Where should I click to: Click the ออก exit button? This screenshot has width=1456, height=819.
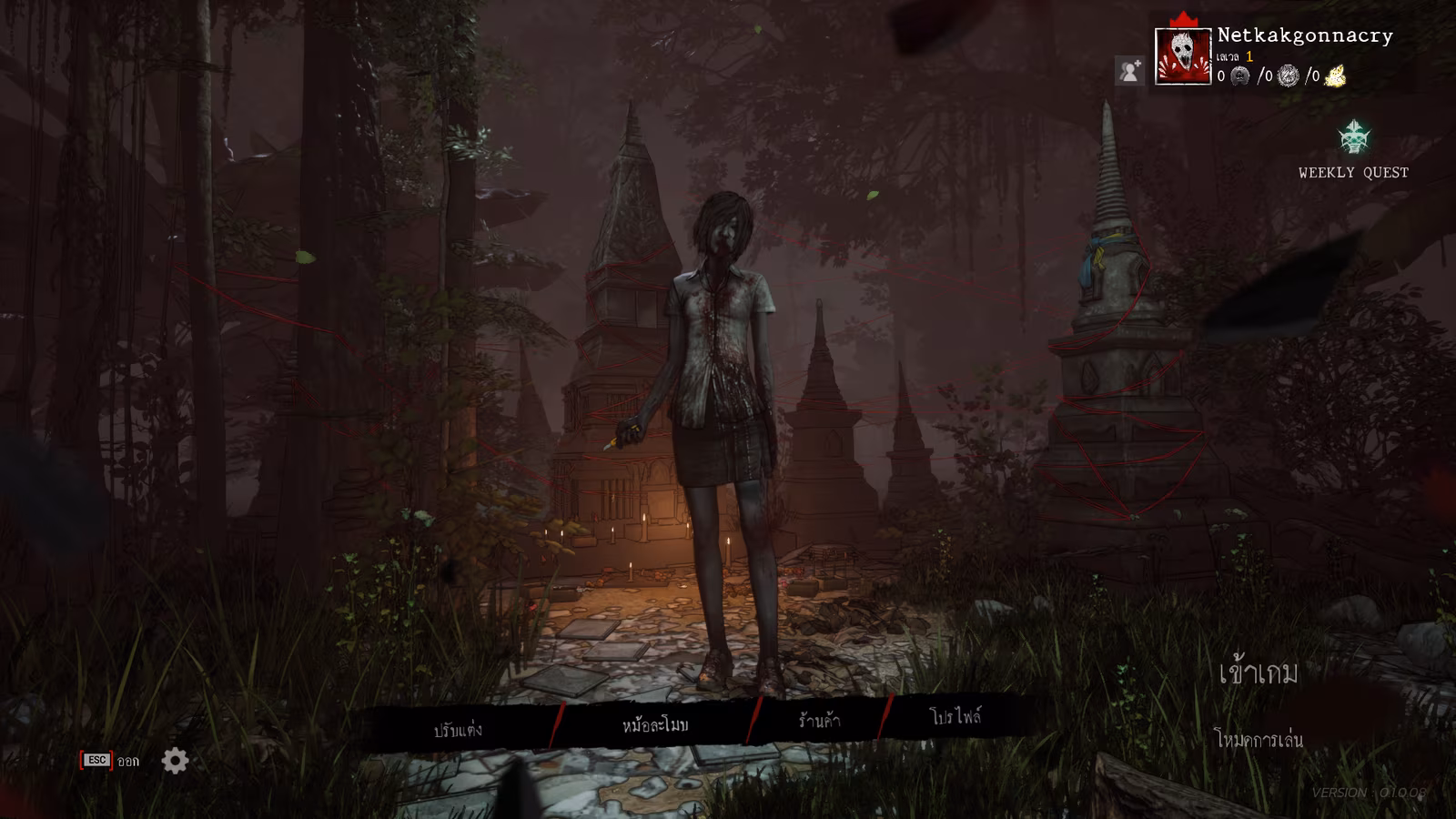tap(111, 761)
